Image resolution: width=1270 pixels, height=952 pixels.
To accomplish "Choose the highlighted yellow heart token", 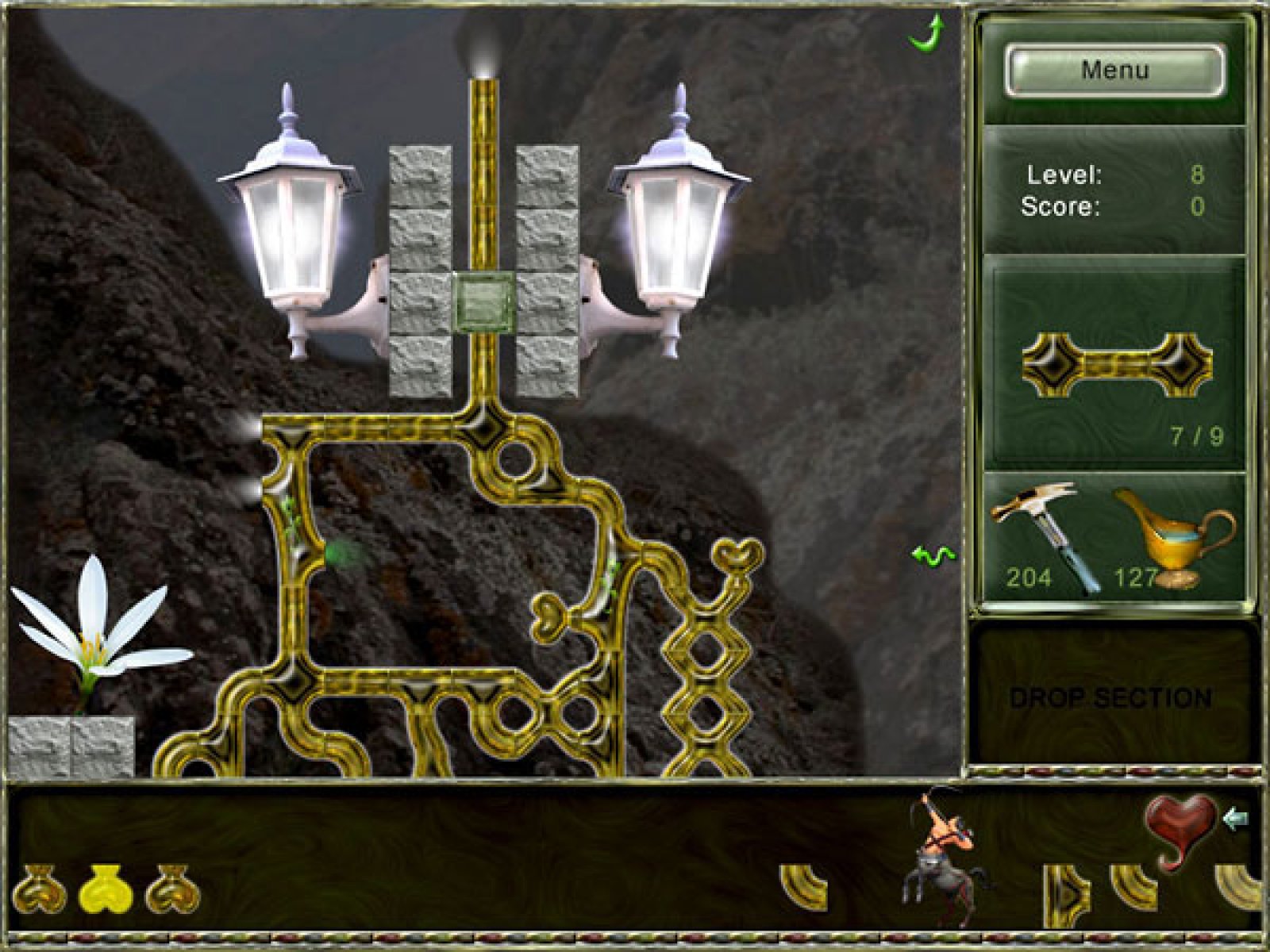I will point(106,887).
